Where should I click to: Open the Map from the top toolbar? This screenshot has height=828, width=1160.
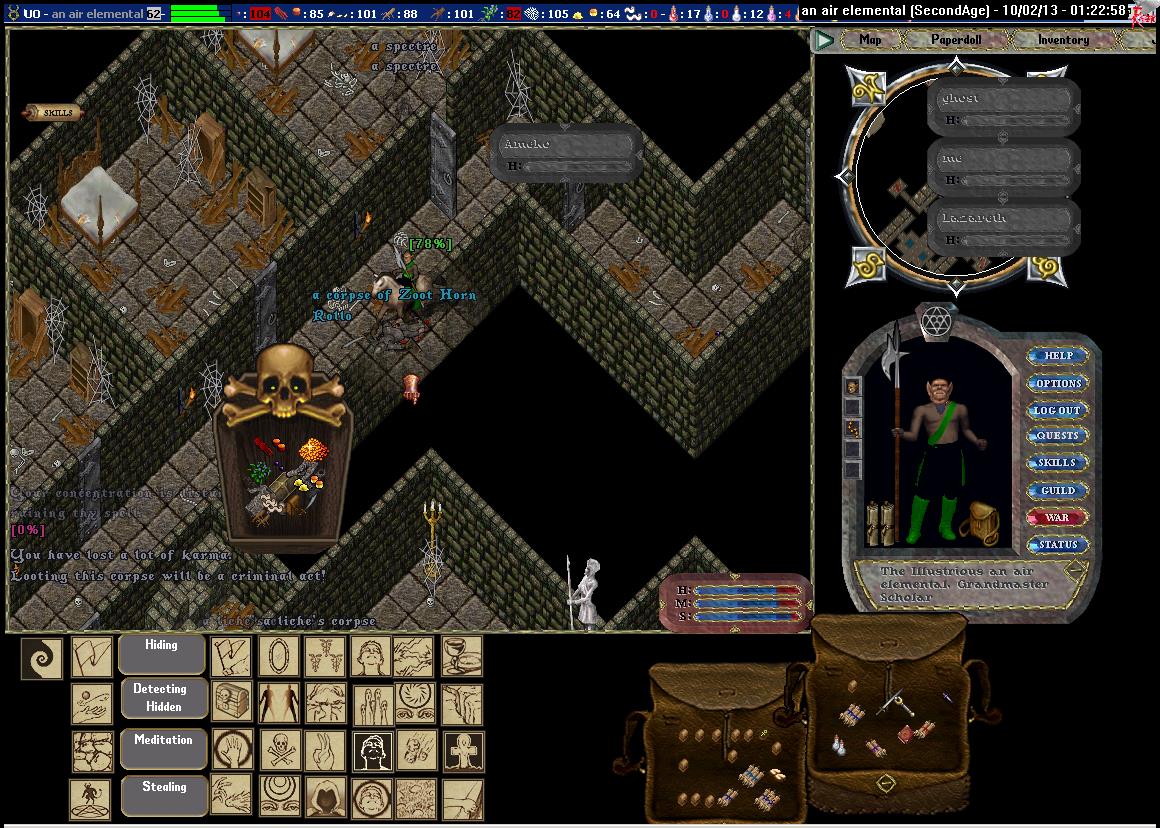[870, 40]
